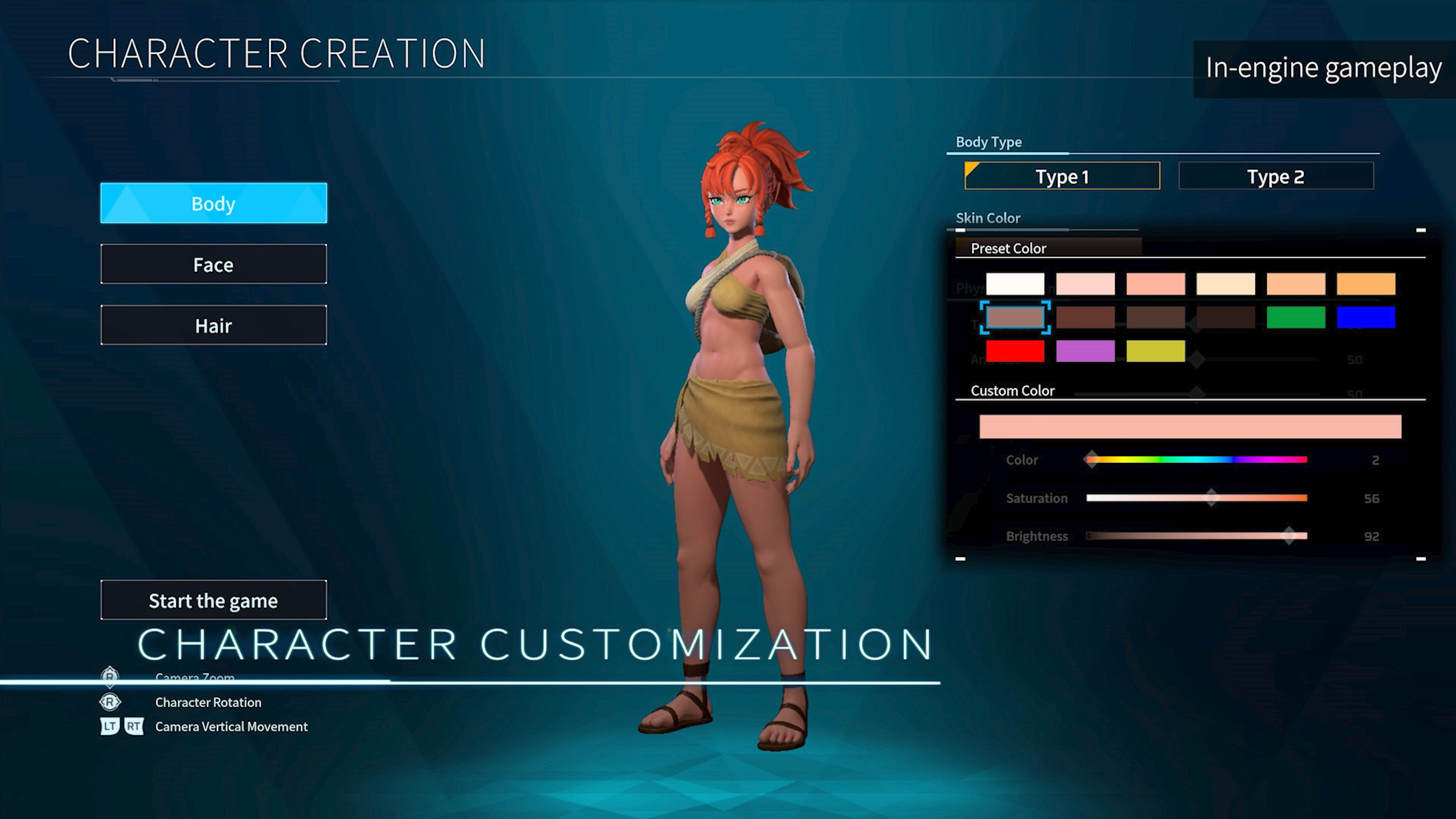Pick the bright orange preset skin color
This screenshot has width=1456, height=819.
(1365, 284)
